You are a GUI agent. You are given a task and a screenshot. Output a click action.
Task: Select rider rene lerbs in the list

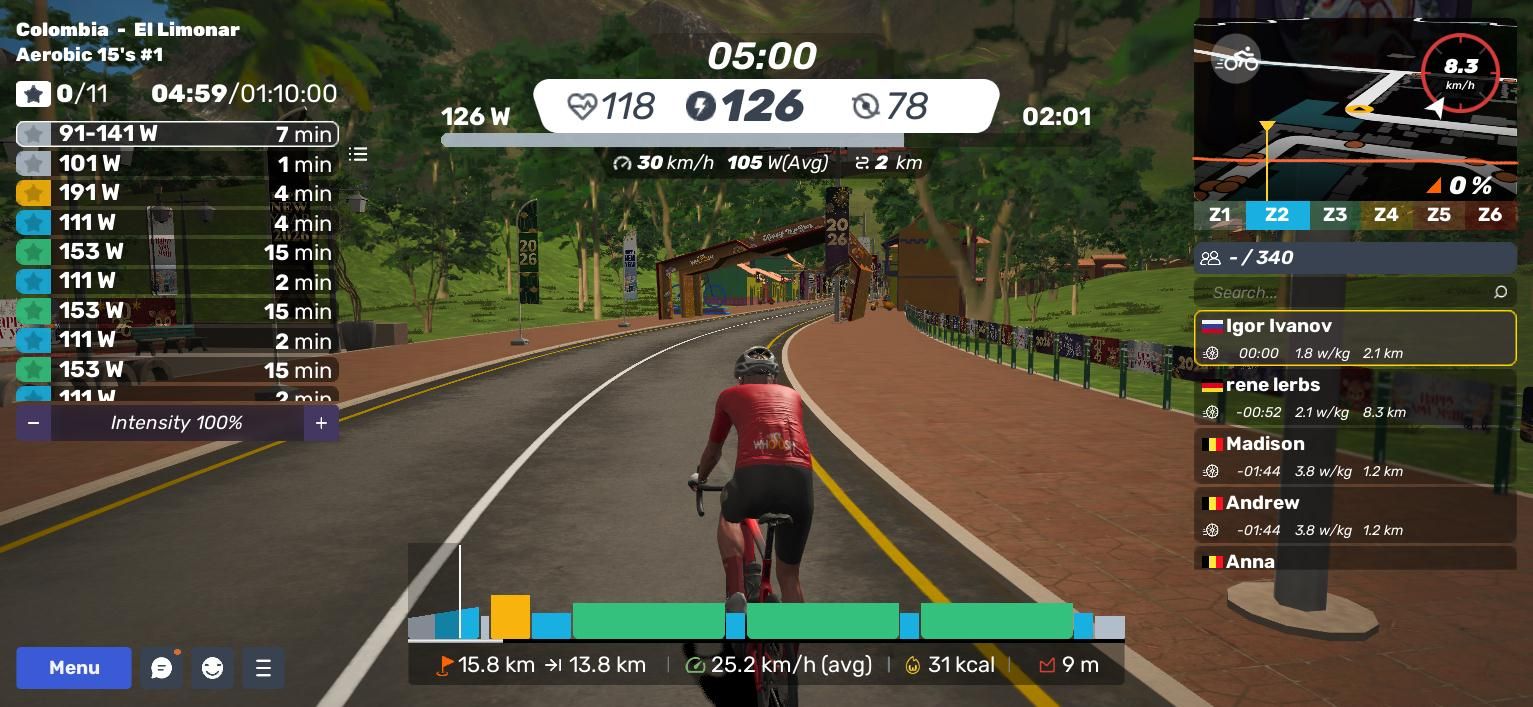coord(1354,397)
